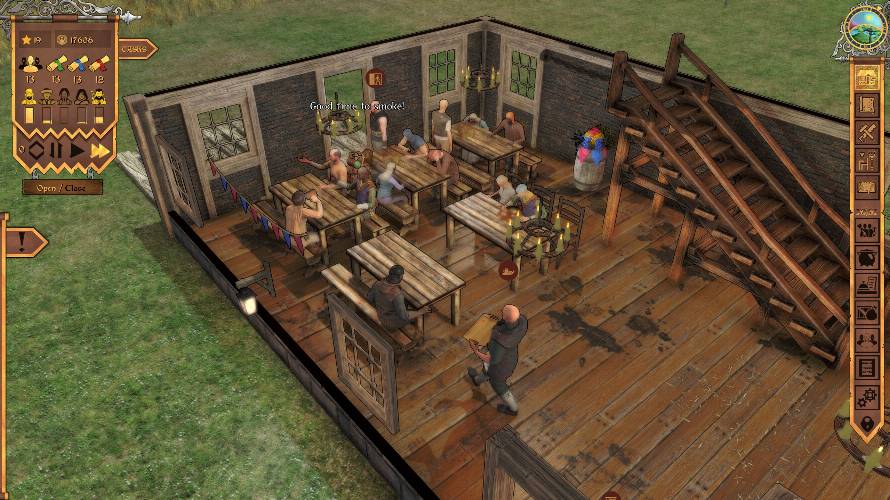The width and height of the screenshot is (890, 500).
Task: Open the table and chair furniture menu
Action: tap(867, 160)
